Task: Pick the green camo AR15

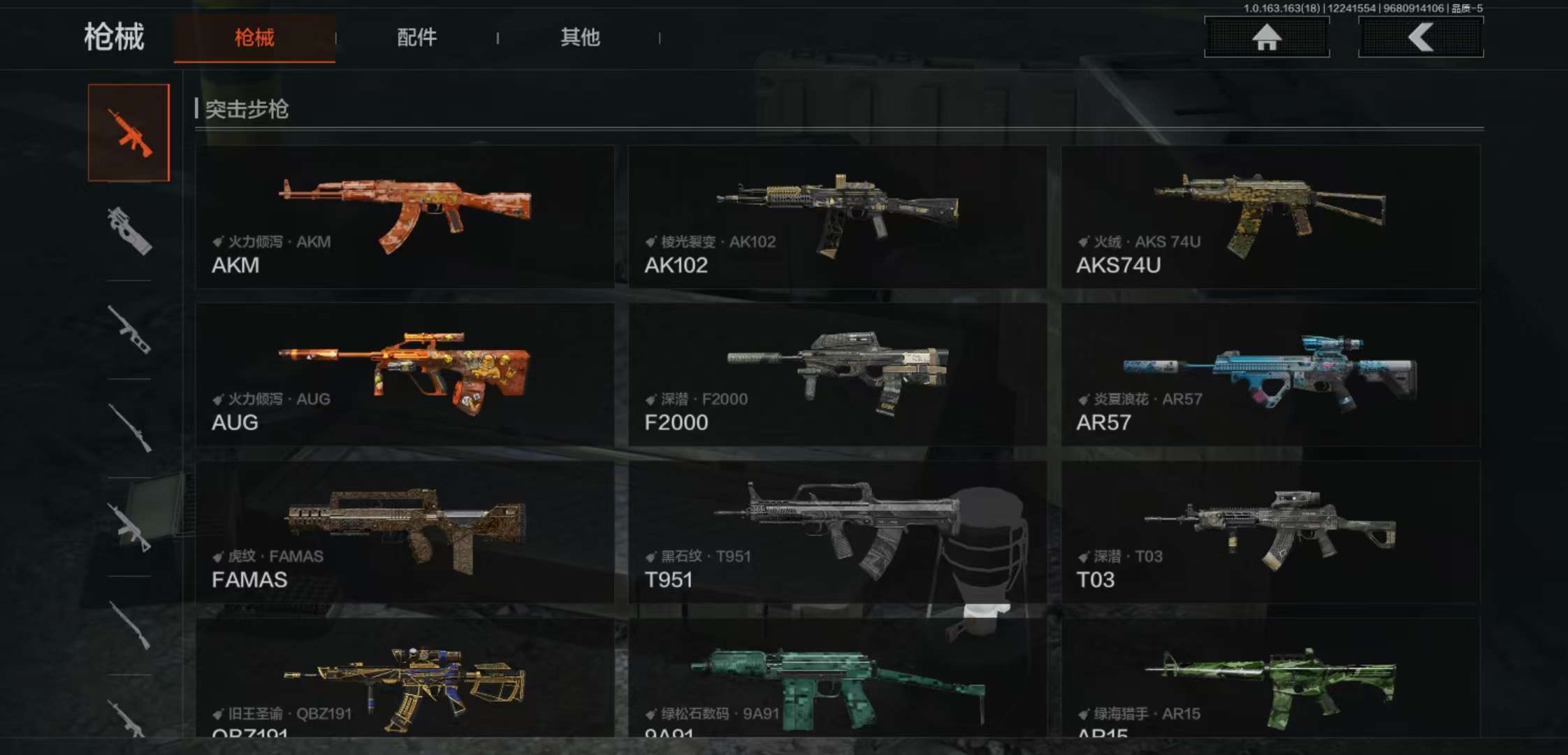Action: [1270, 682]
